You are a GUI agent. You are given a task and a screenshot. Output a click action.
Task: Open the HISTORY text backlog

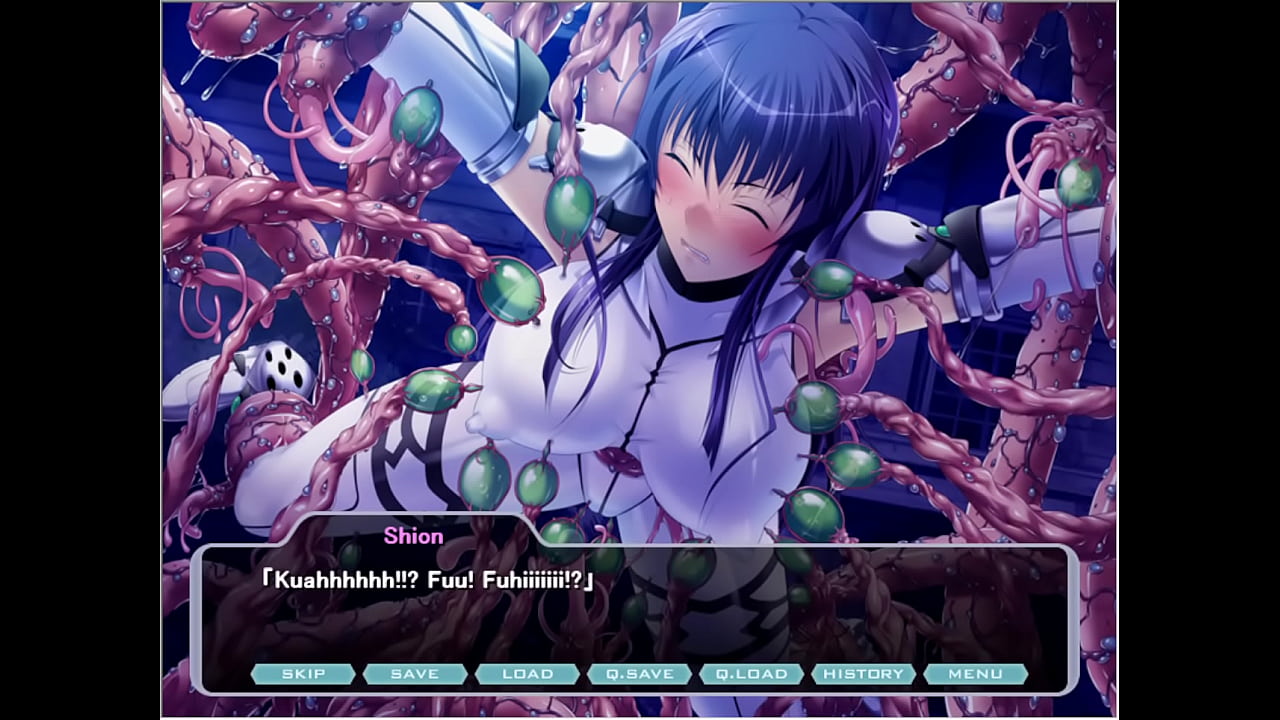[862, 674]
